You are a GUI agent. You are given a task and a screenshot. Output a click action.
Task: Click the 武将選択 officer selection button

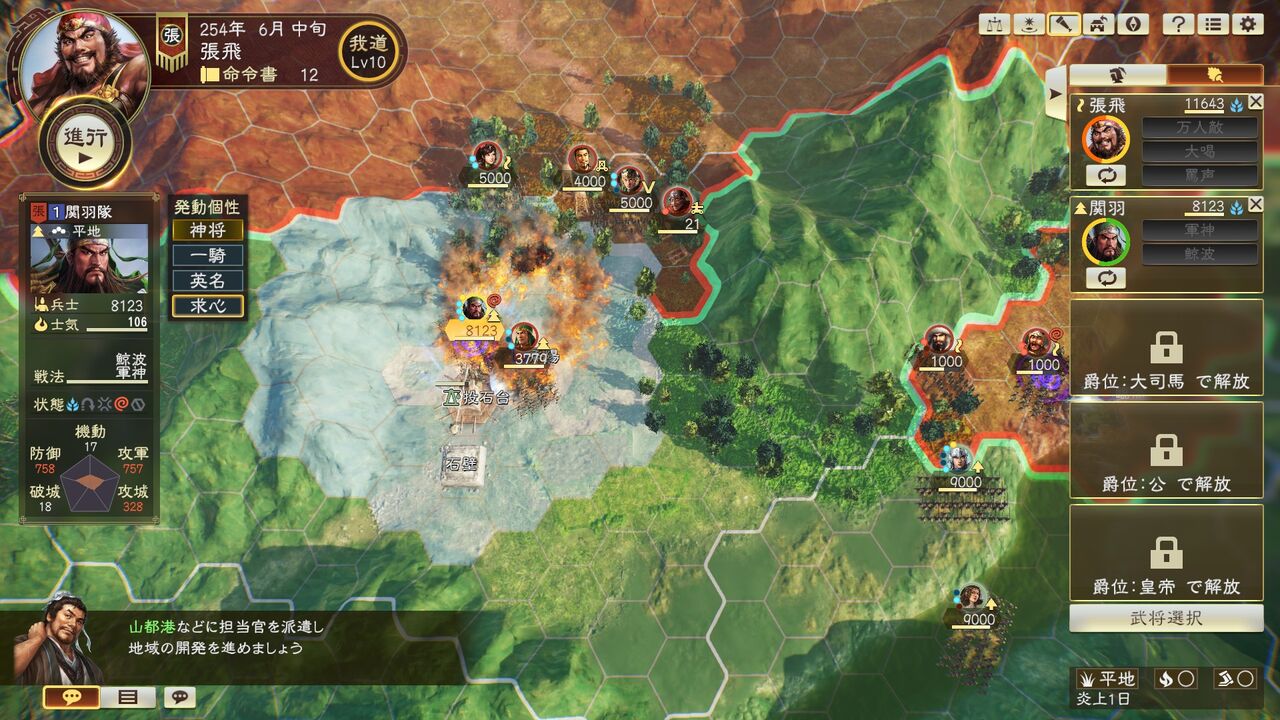point(1165,618)
